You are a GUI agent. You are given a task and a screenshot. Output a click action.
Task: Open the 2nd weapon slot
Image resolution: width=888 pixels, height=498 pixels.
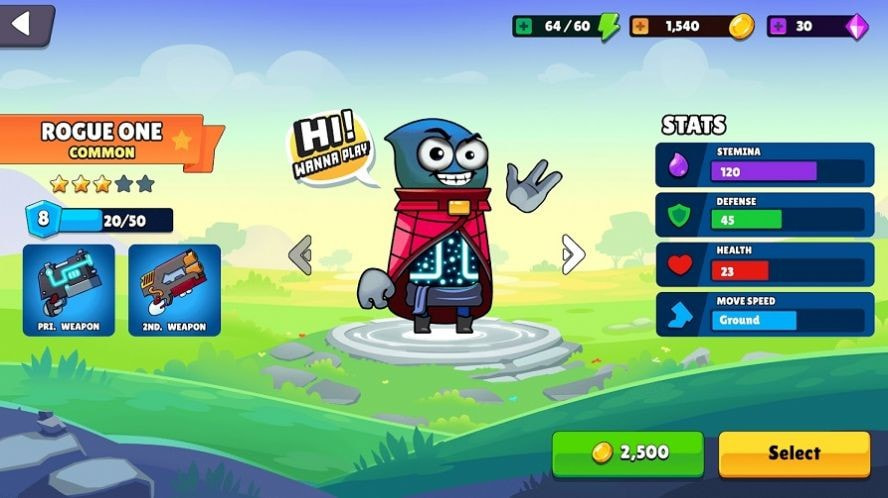coord(174,289)
